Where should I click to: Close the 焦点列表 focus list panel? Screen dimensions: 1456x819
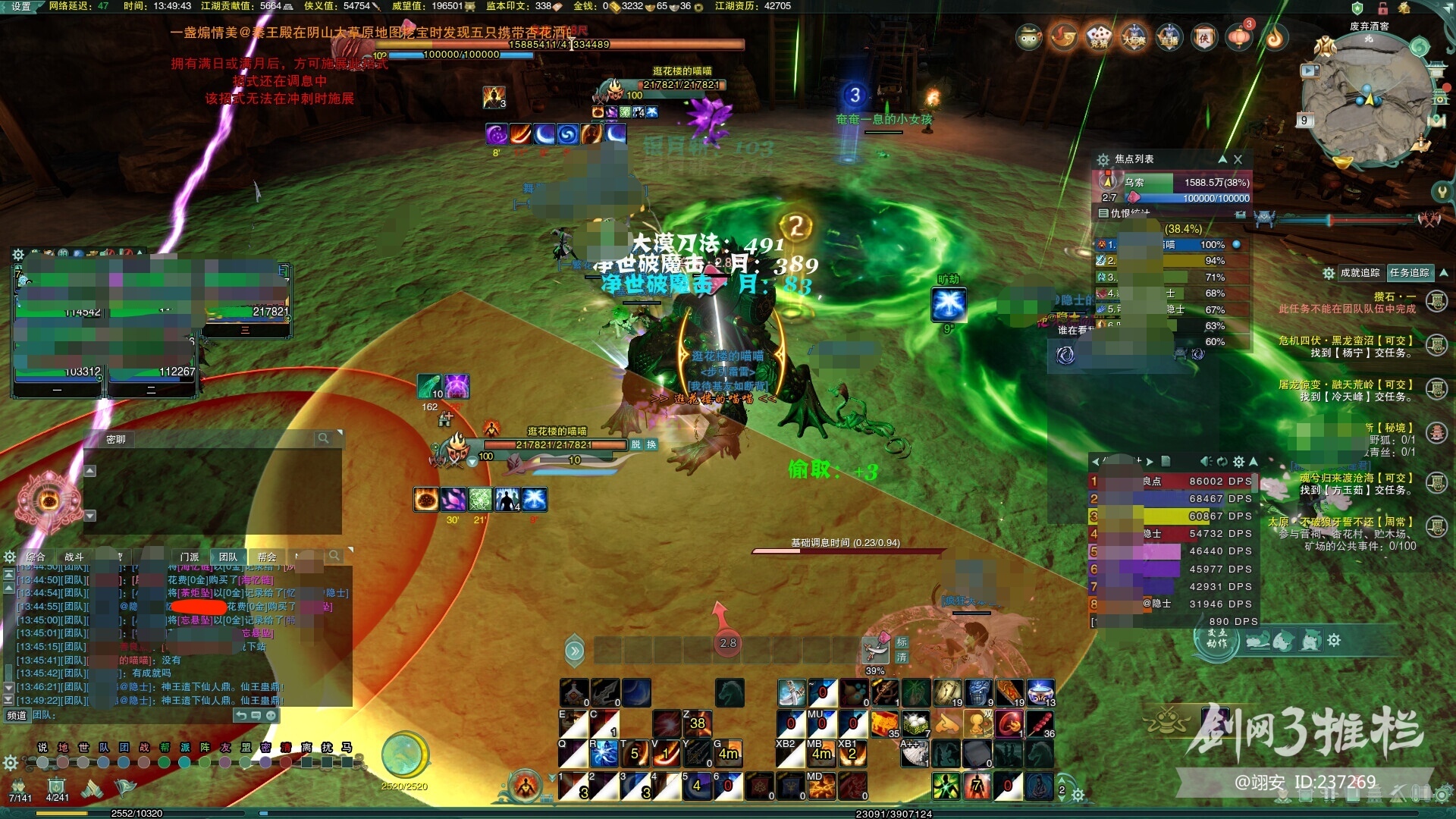pyautogui.click(x=1238, y=159)
